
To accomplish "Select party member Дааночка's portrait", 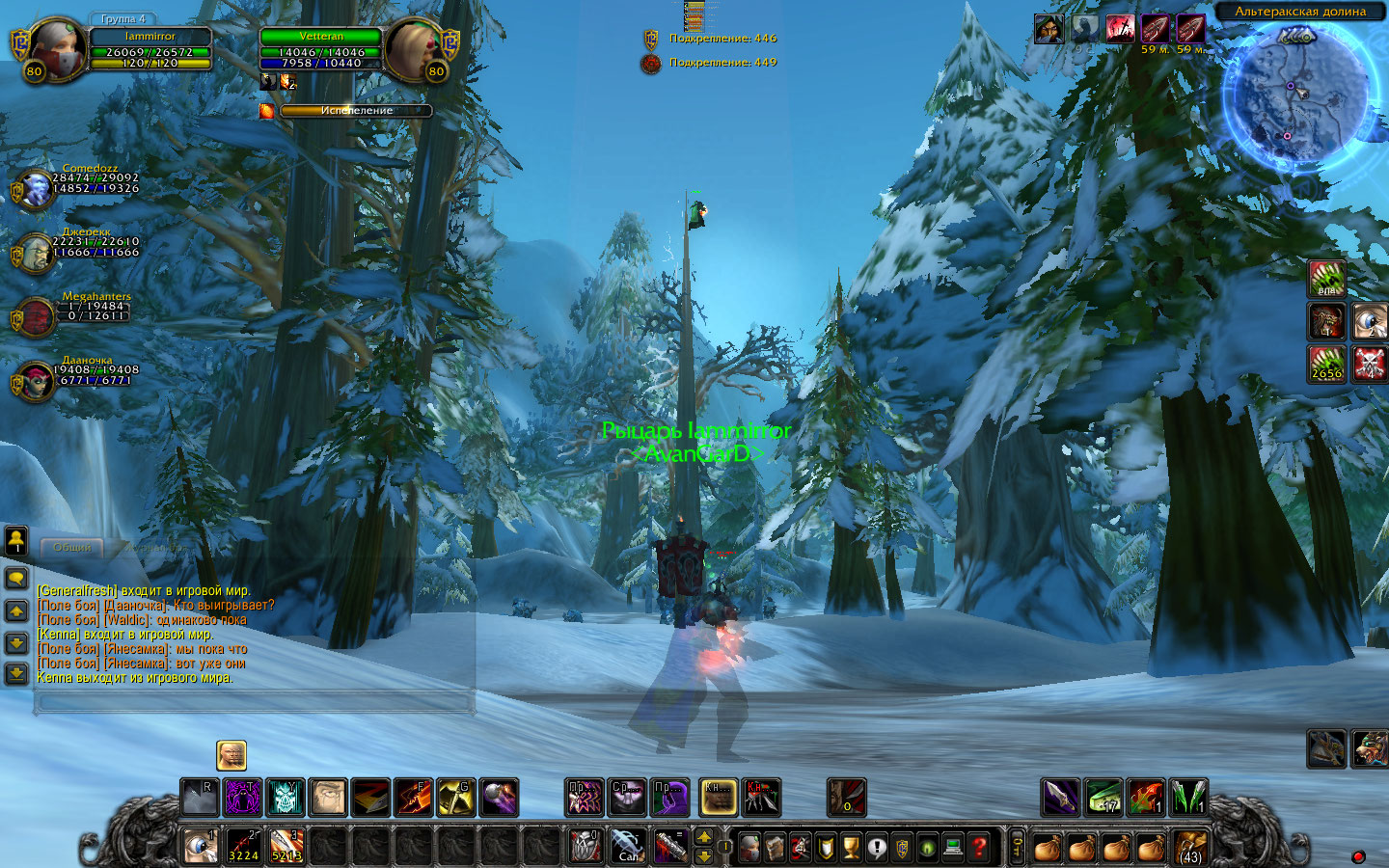I will click(x=36, y=381).
